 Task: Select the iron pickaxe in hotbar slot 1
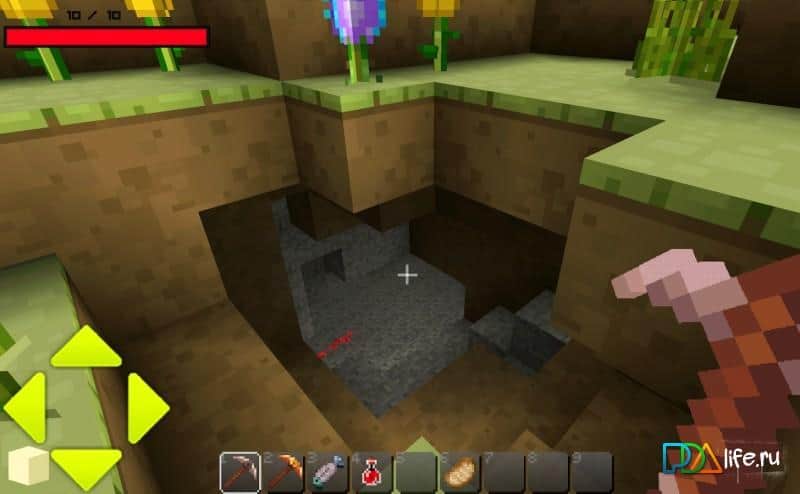pos(240,471)
